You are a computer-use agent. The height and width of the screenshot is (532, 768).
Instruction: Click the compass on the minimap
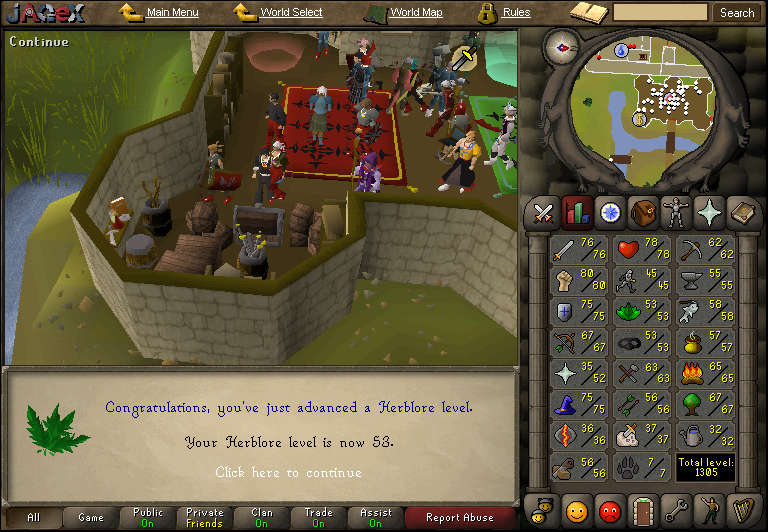coord(563,46)
